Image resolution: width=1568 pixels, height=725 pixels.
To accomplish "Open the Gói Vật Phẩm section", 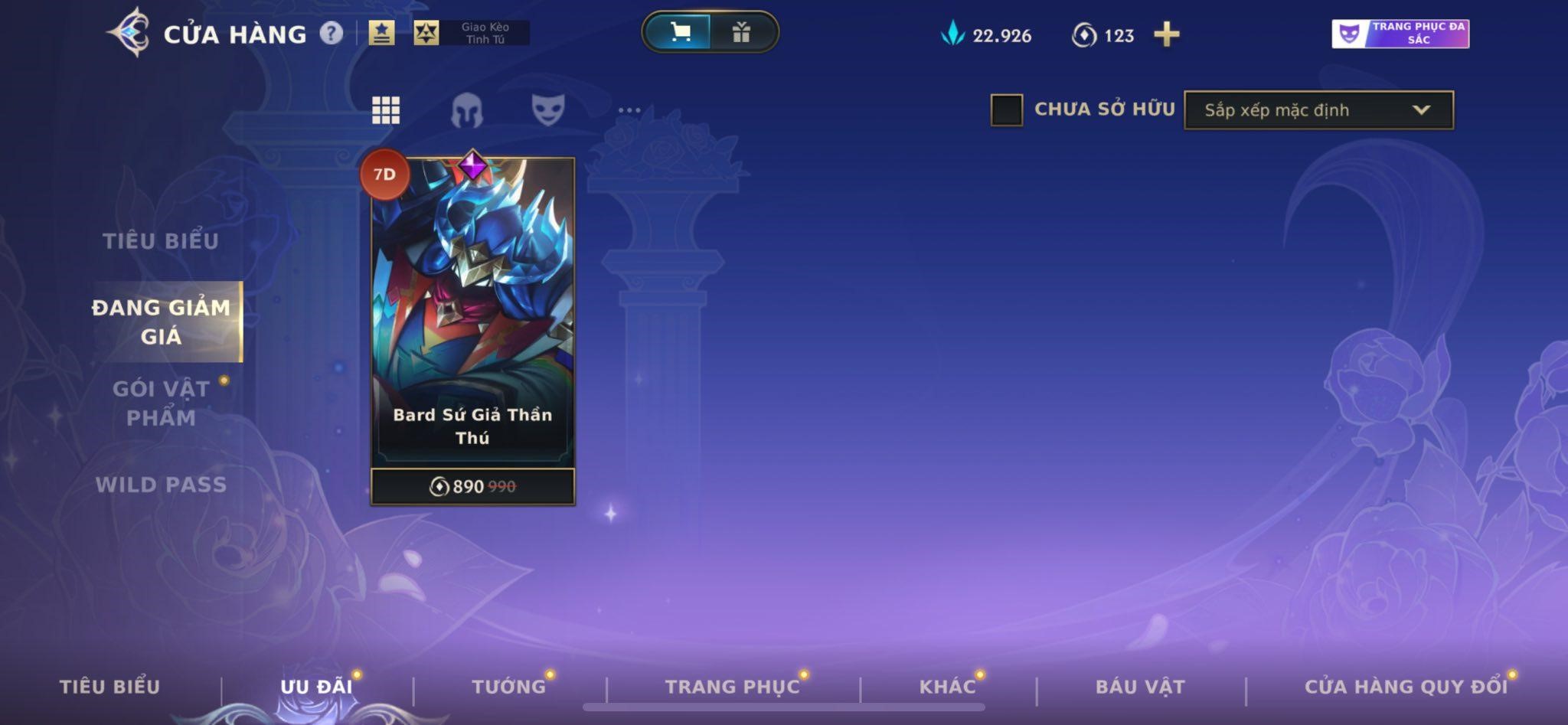I will click(161, 403).
